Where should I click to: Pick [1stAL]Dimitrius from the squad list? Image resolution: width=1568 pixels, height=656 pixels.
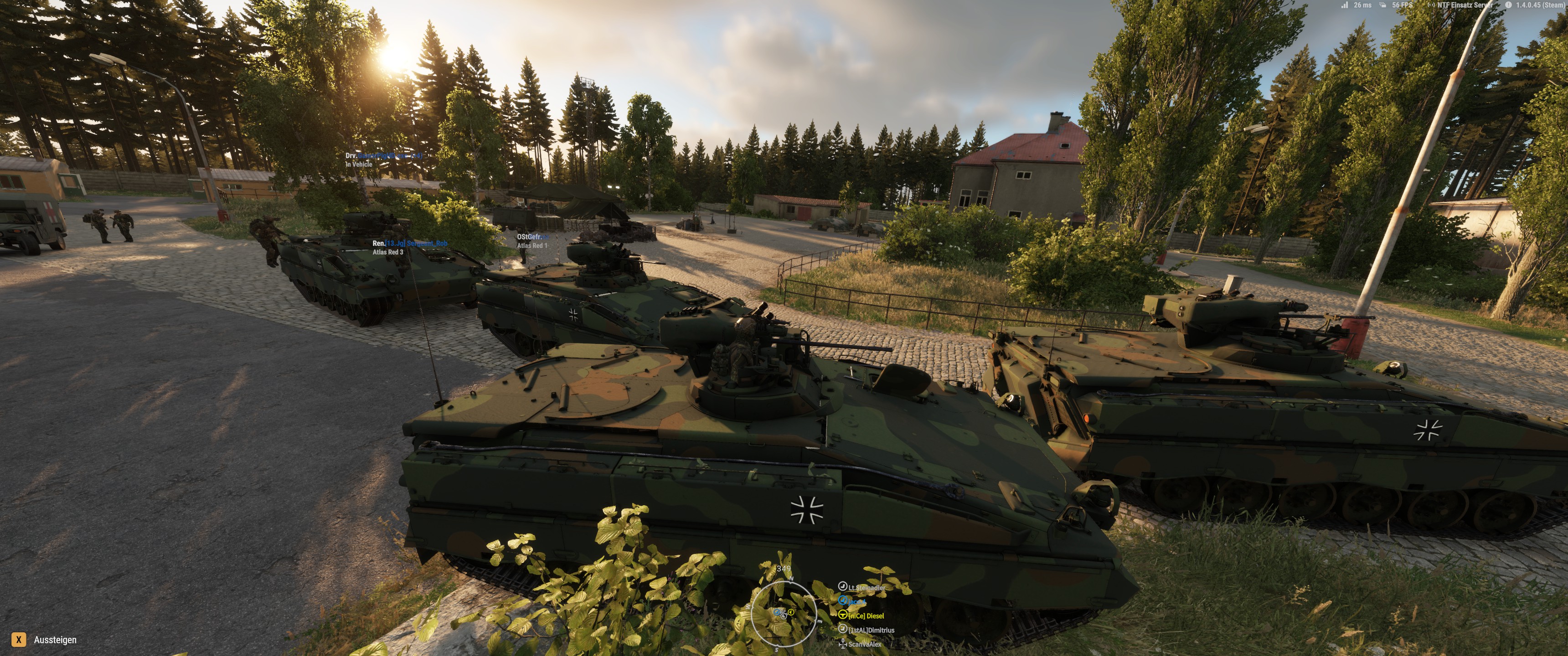871,630
